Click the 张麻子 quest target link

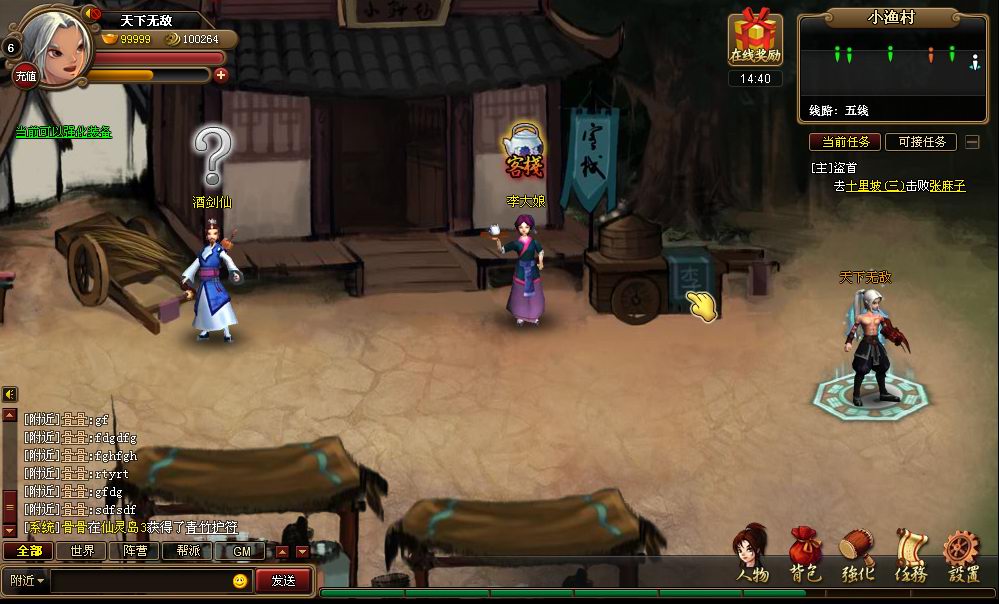pos(947,186)
